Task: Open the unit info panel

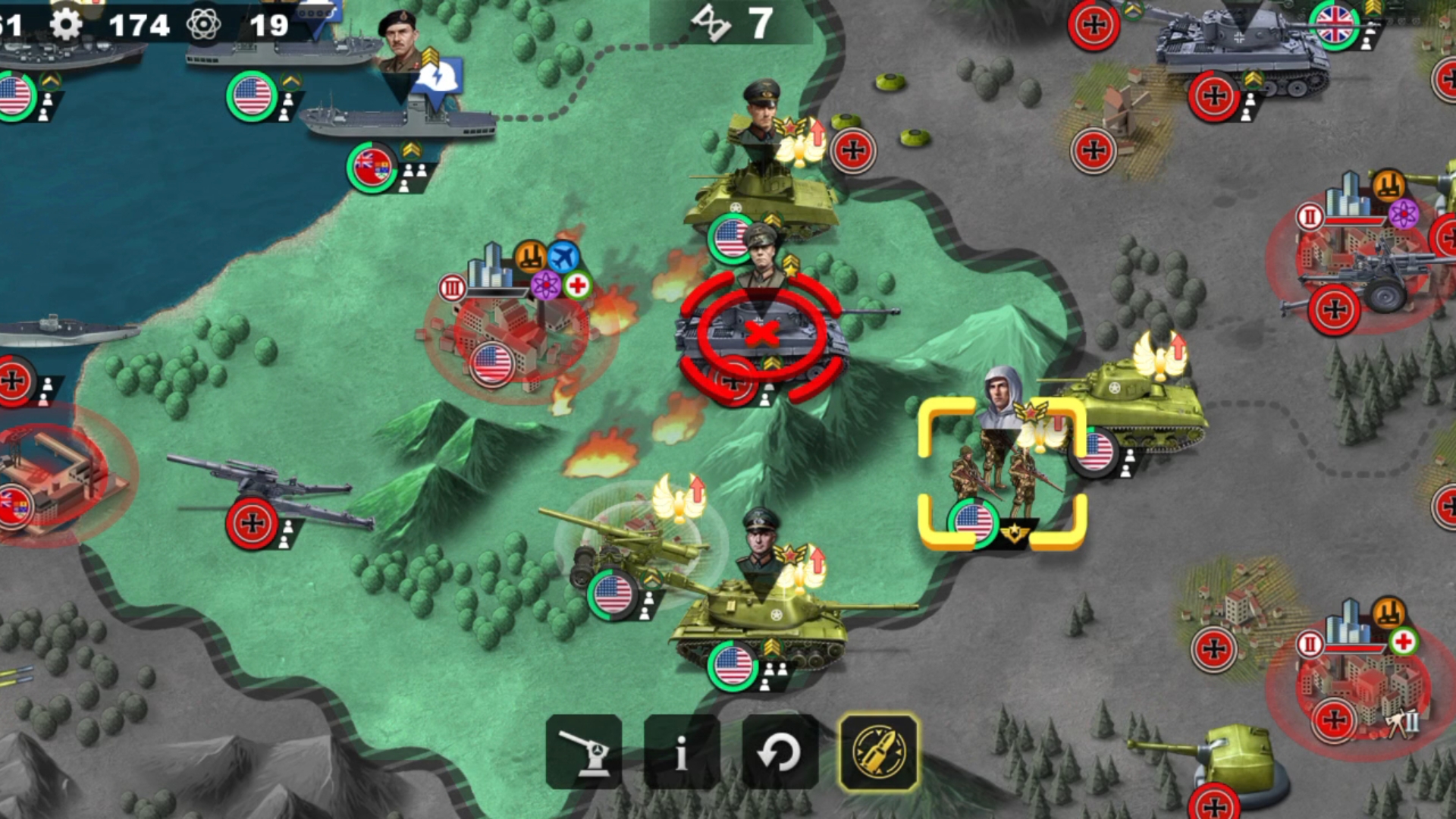Action: [681, 752]
